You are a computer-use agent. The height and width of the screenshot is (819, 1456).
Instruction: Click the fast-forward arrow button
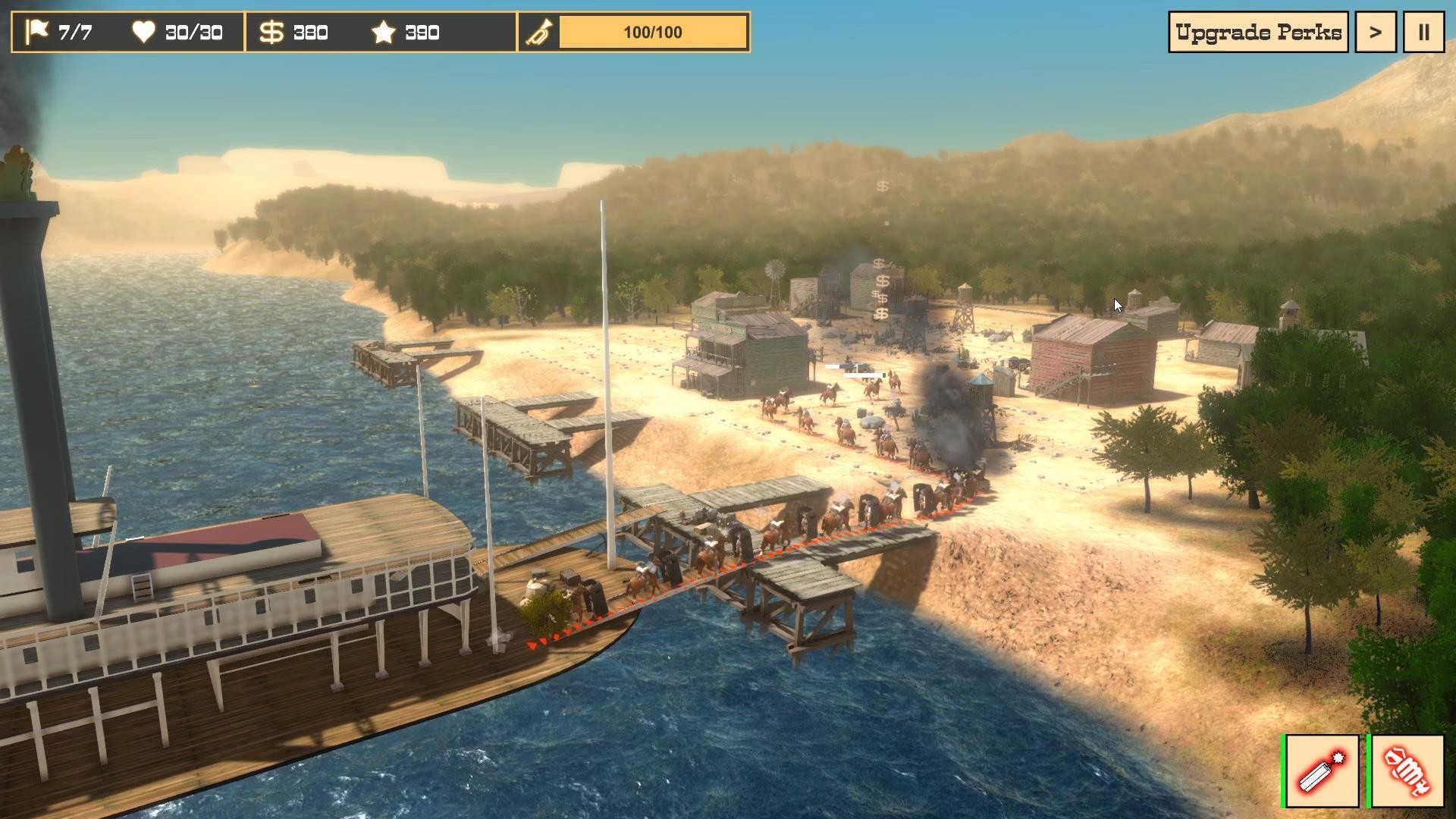point(1375,33)
